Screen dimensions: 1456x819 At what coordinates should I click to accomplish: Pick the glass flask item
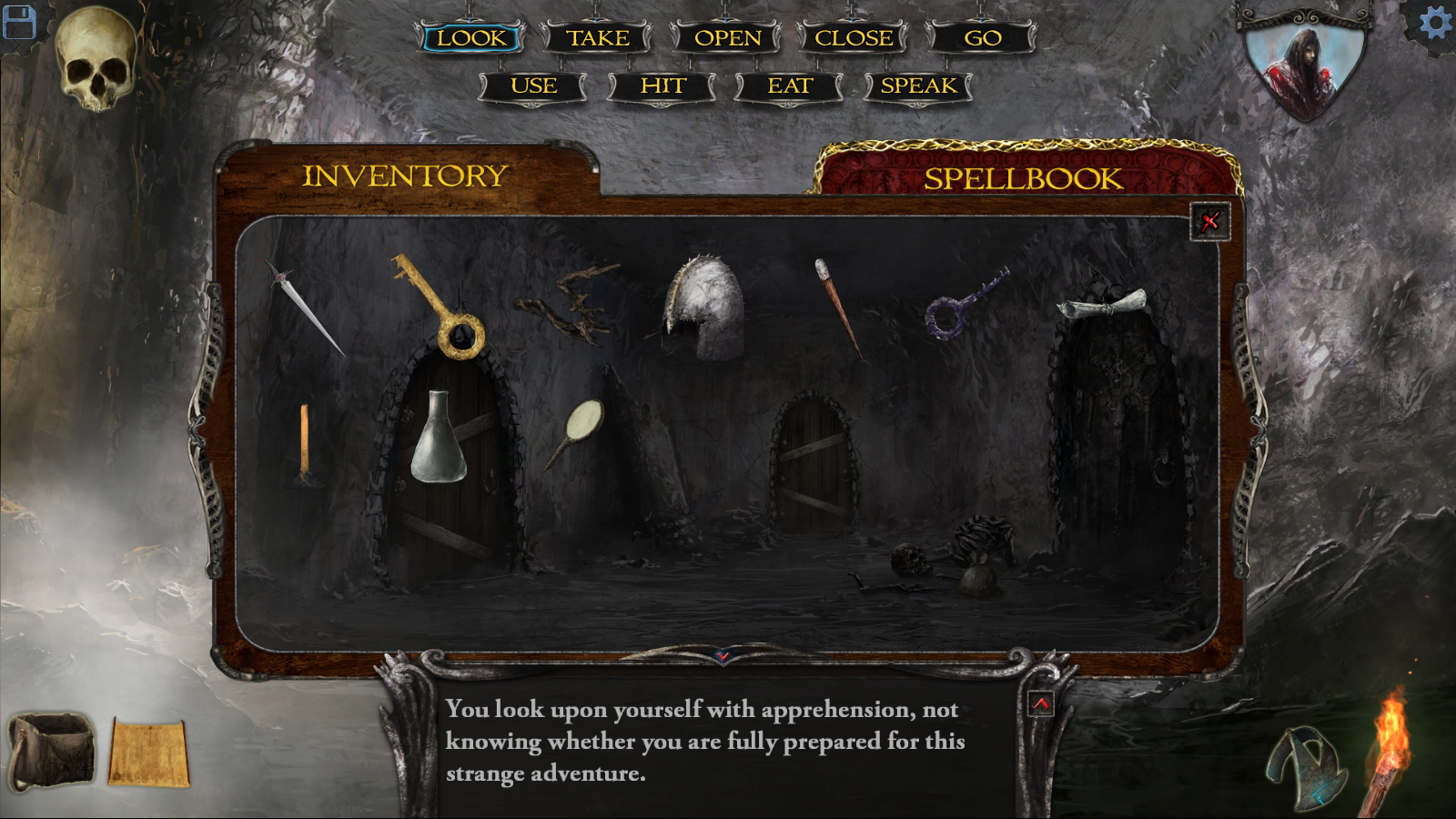[x=439, y=440]
